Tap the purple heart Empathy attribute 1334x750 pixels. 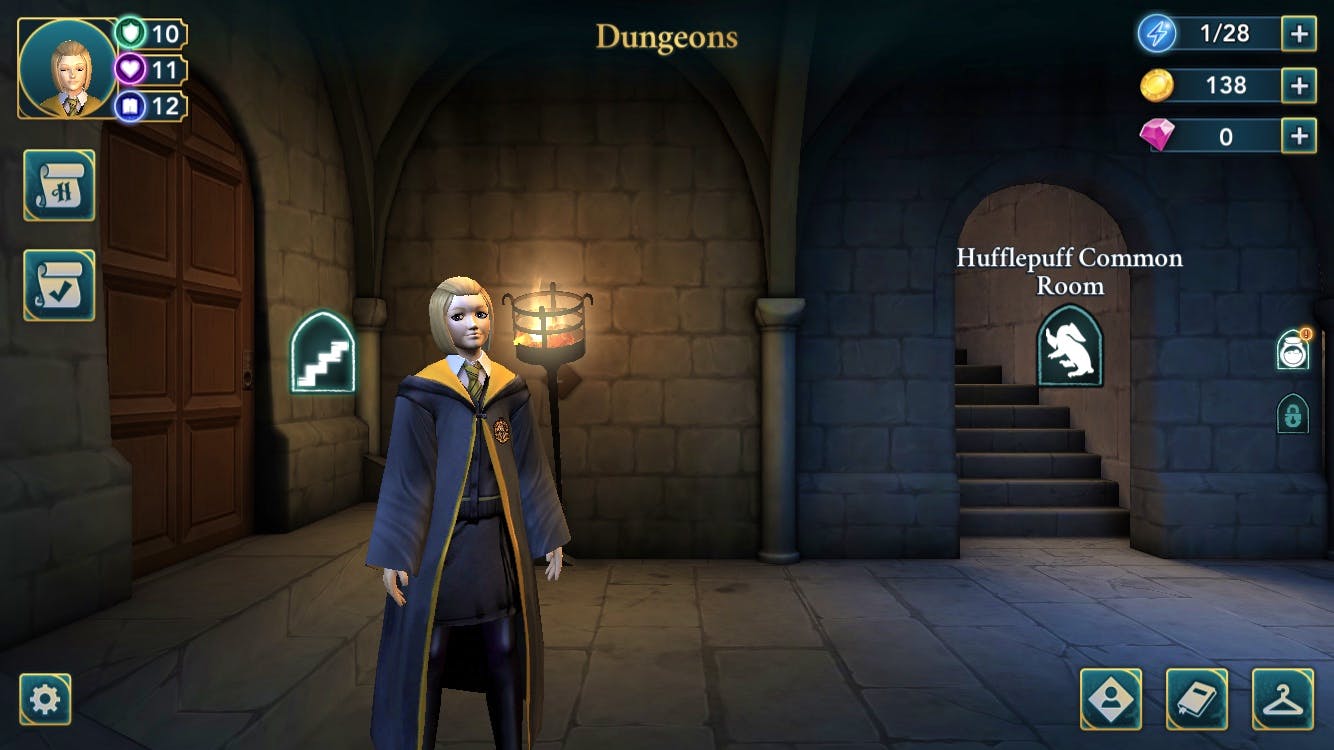point(131,69)
